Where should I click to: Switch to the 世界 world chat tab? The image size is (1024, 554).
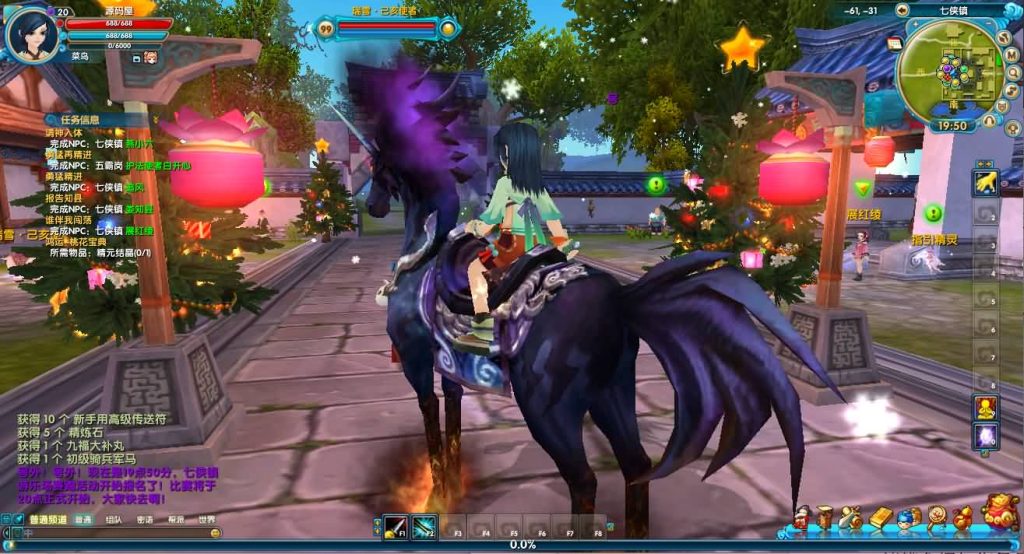206,520
